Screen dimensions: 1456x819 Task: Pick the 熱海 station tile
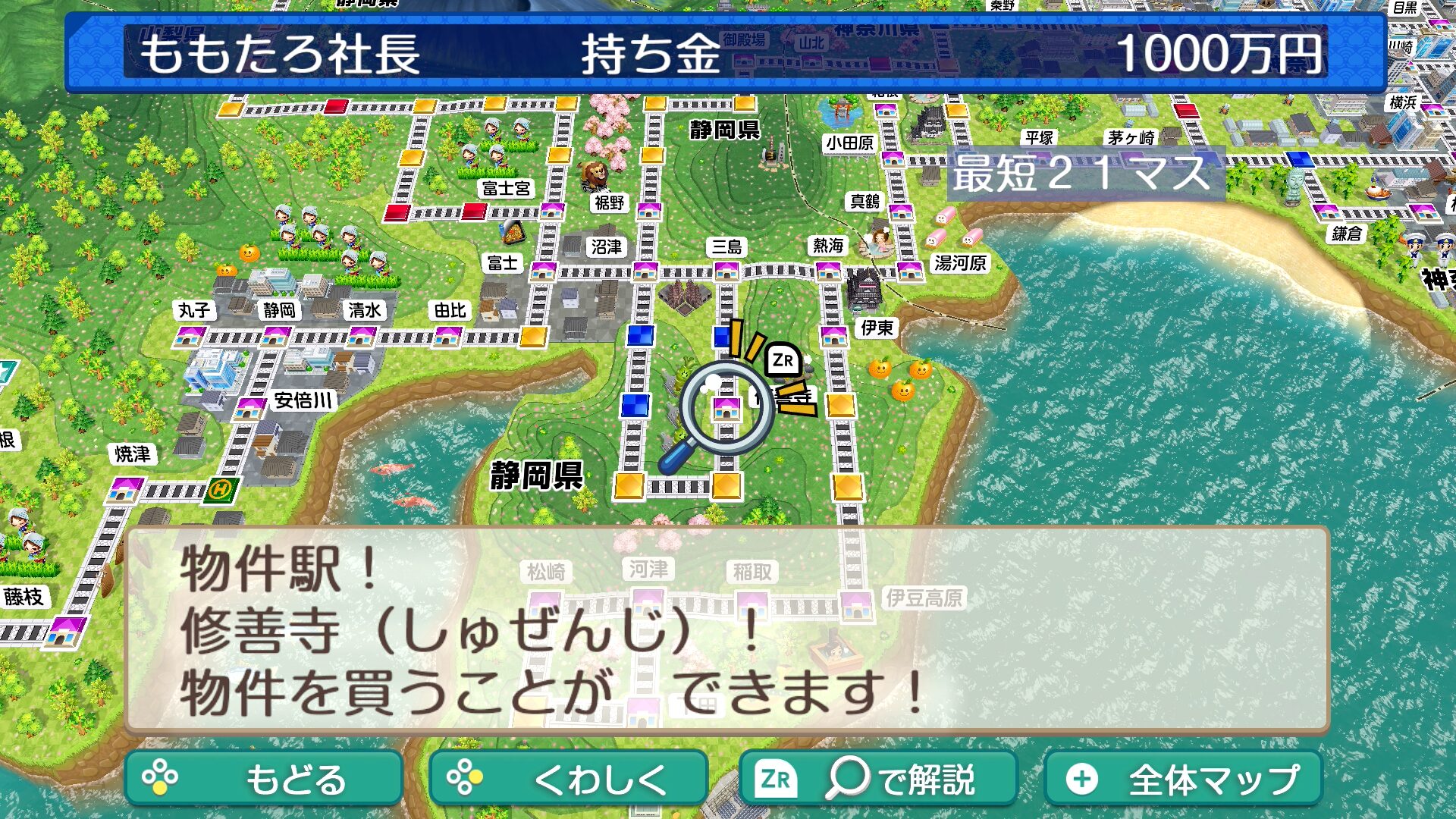pyautogui.click(x=827, y=271)
